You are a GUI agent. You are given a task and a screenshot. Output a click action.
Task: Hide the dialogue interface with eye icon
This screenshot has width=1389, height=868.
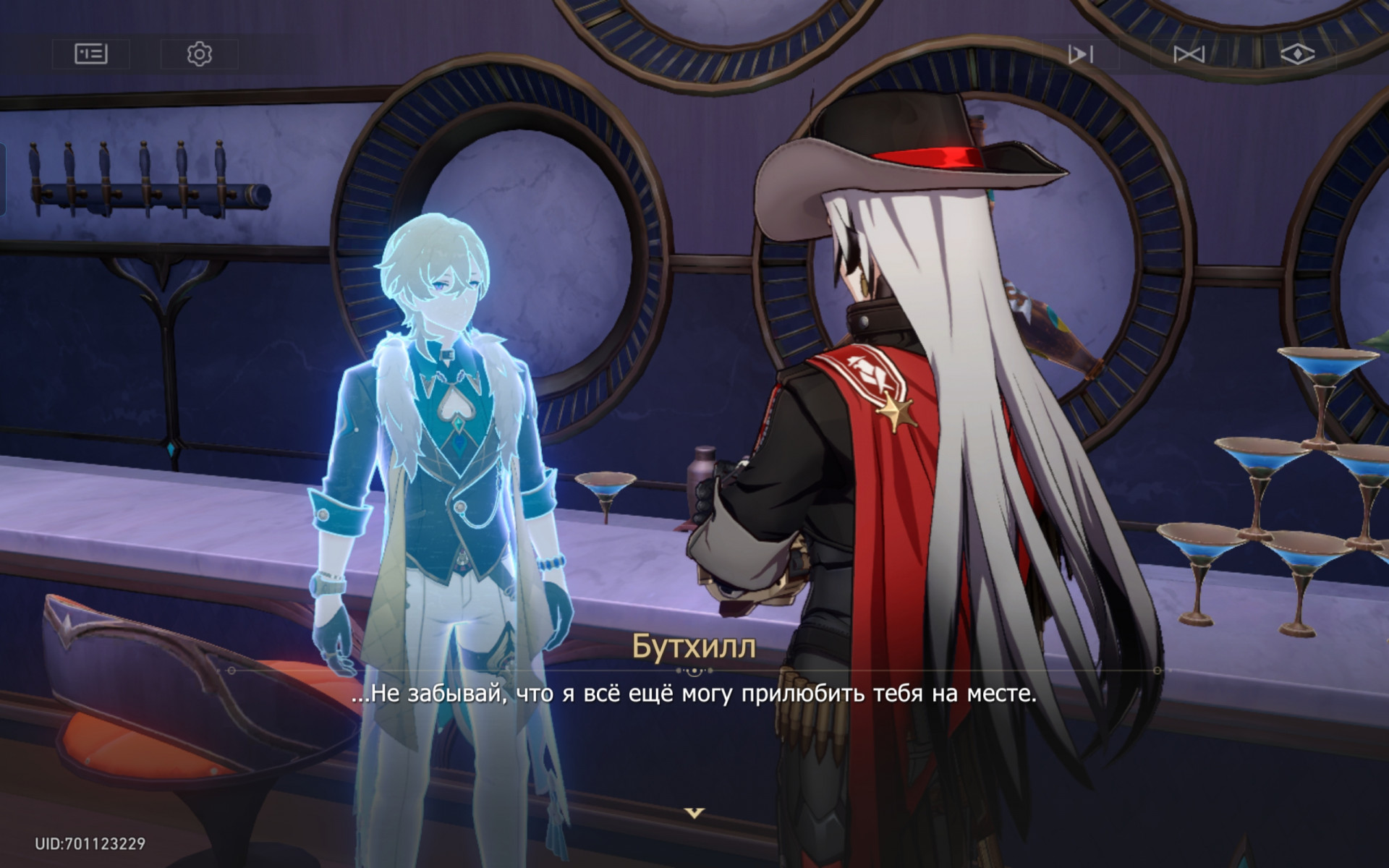pyautogui.click(x=1297, y=54)
